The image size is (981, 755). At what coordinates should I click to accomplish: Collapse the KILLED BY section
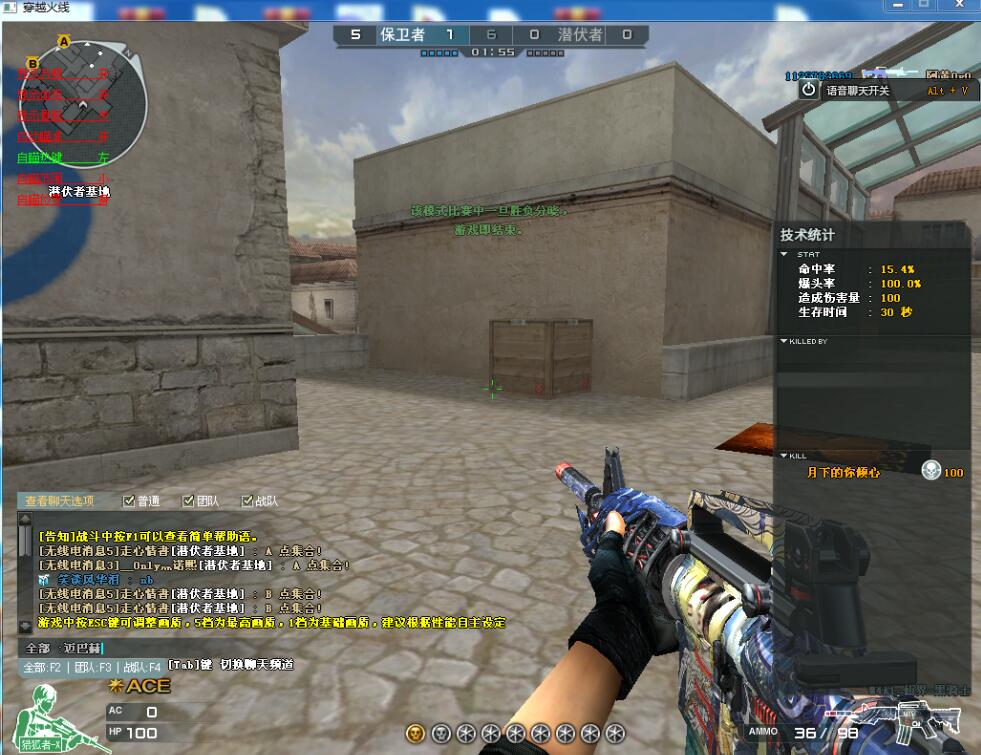tap(784, 341)
